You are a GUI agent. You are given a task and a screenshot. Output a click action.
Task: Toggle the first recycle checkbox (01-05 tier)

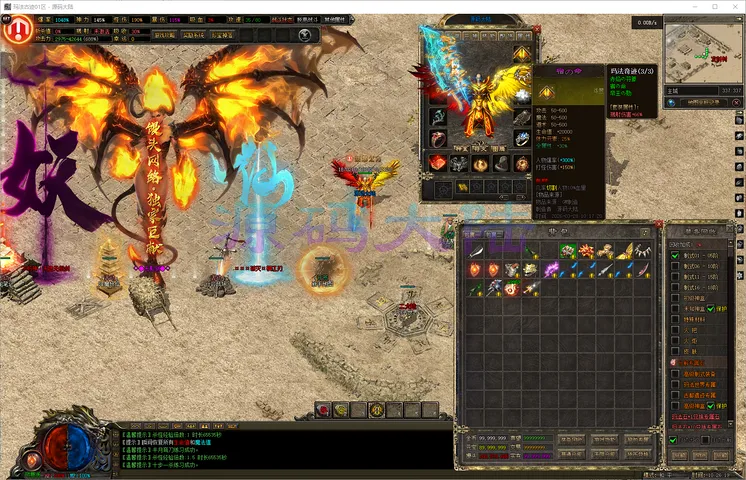(675, 256)
